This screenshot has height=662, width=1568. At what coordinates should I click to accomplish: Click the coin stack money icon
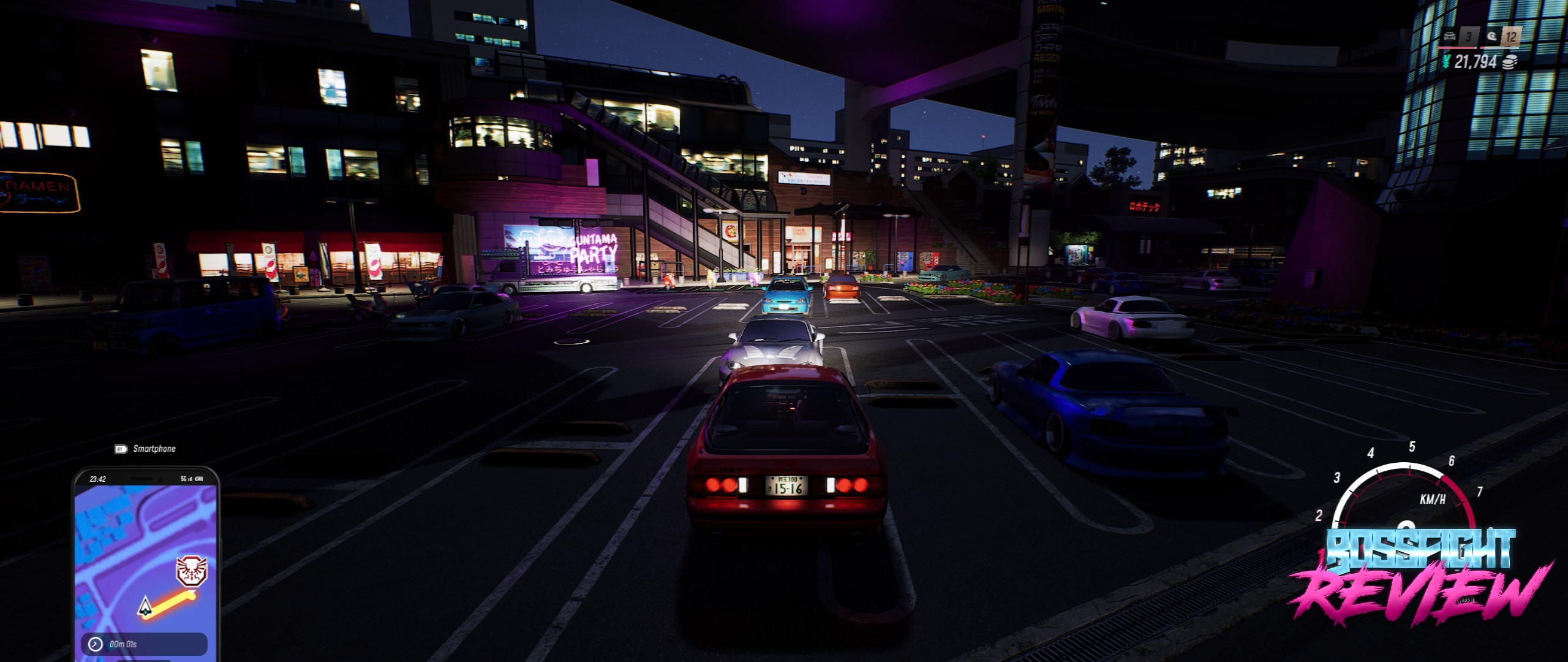(1510, 62)
